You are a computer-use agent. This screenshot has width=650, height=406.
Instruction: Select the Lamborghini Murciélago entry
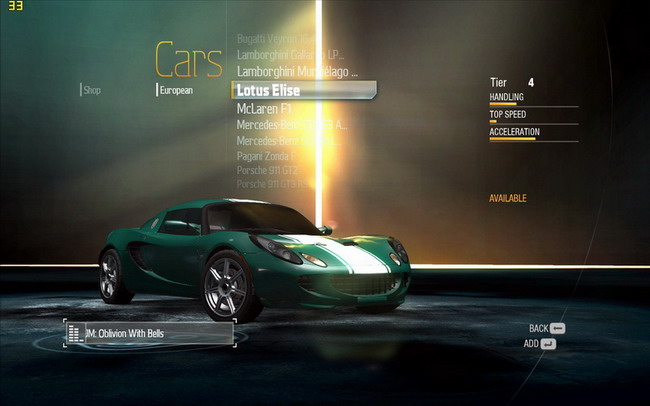coord(291,72)
